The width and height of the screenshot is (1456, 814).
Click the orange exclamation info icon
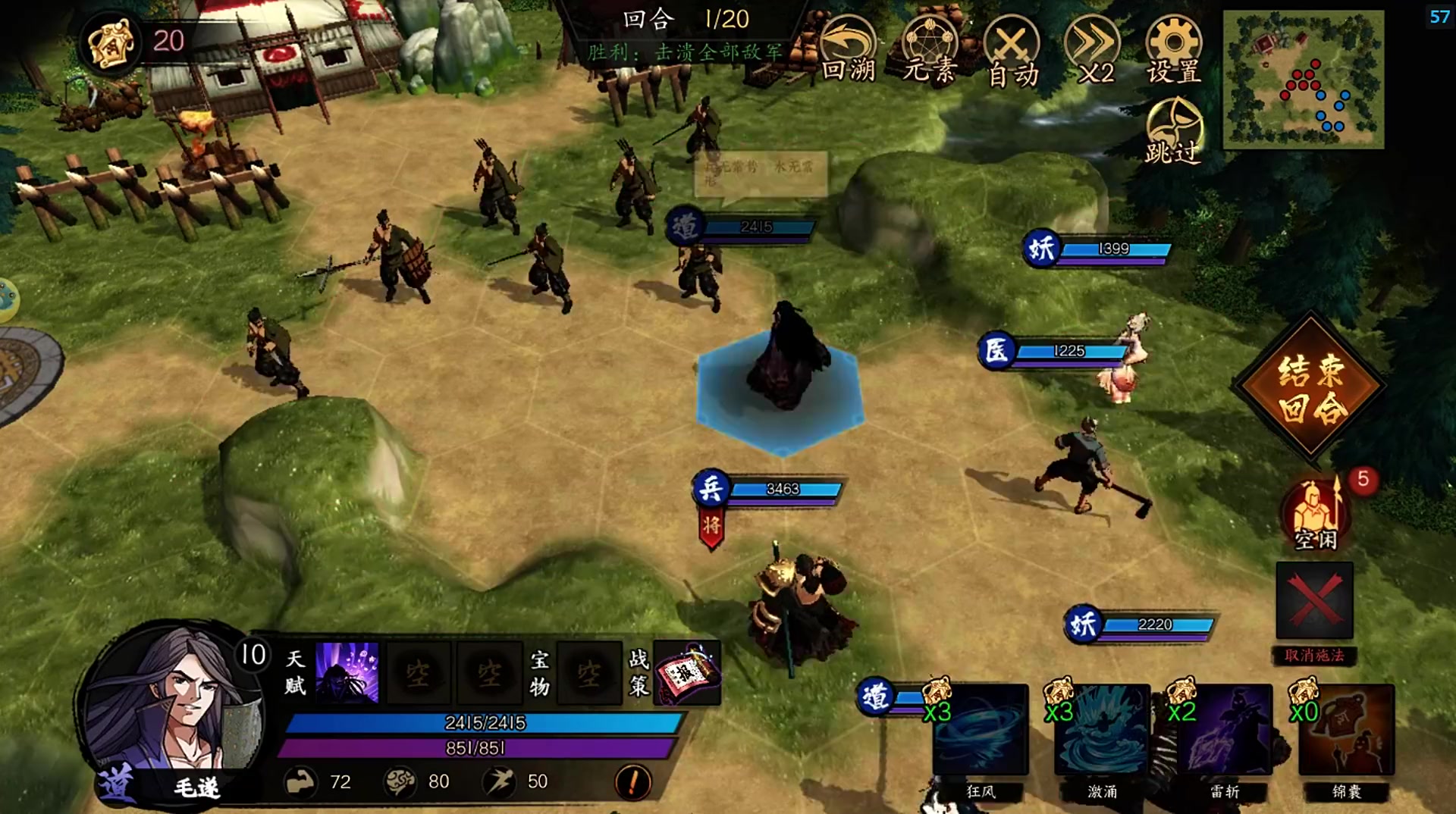pyautogui.click(x=632, y=781)
